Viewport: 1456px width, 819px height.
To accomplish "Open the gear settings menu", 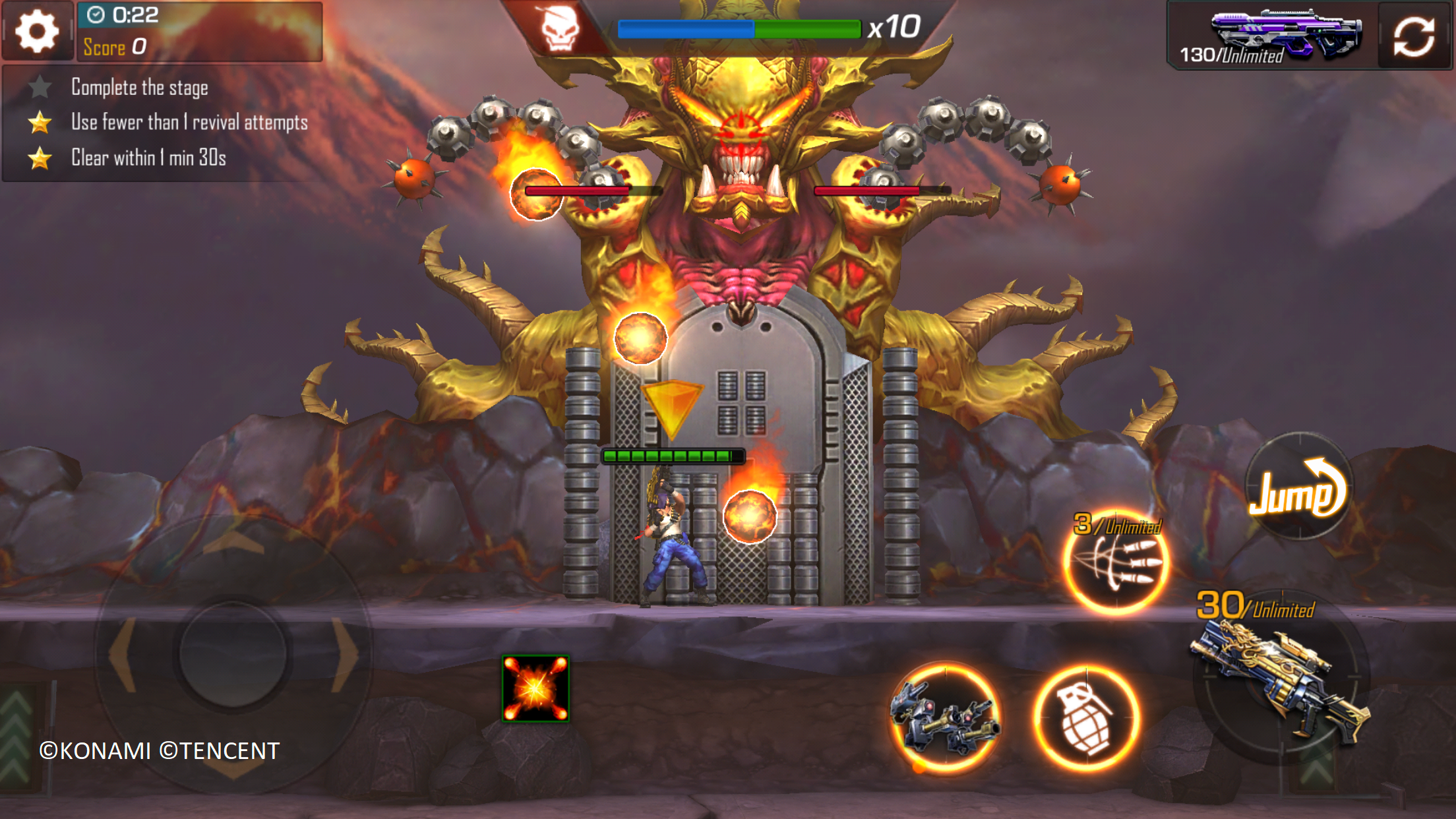I will [x=37, y=31].
